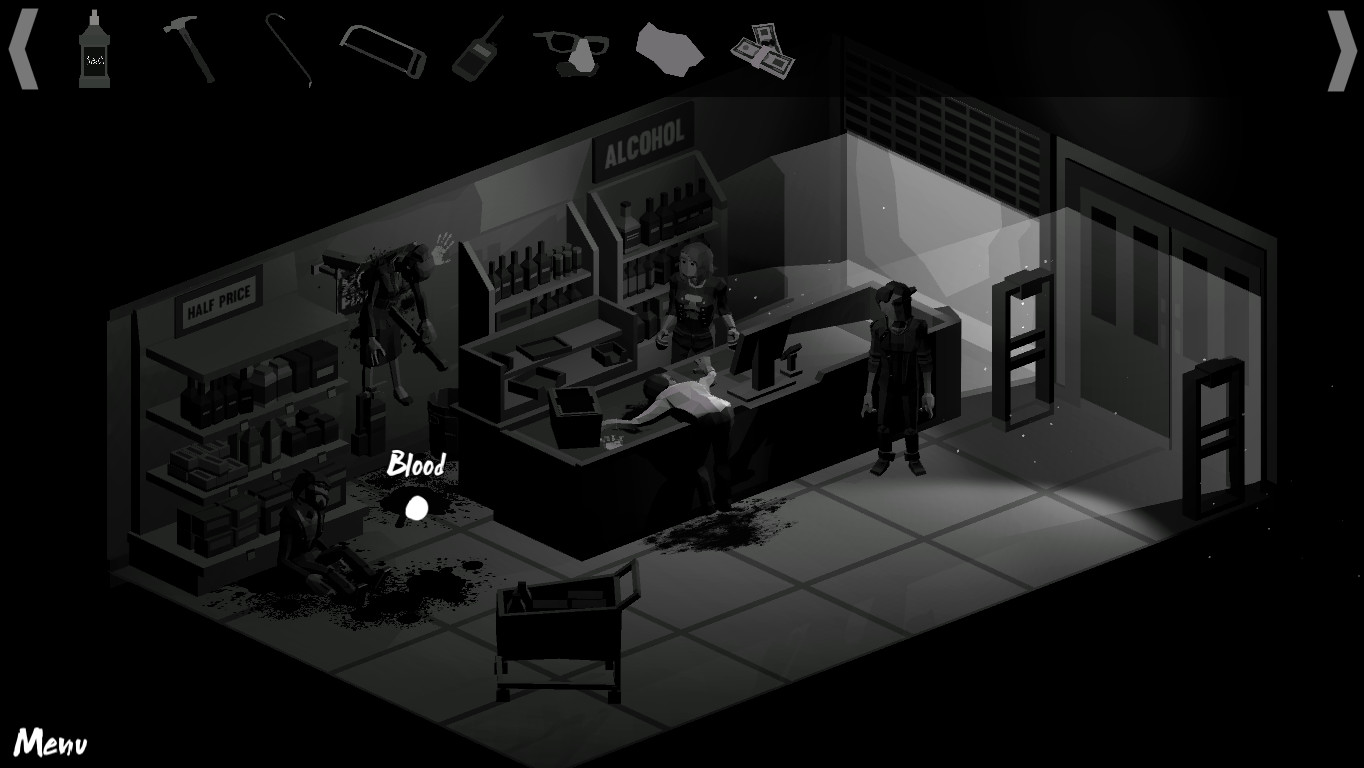Click the white Blood marker dot
1364x768 pixels.
point(415,509)
